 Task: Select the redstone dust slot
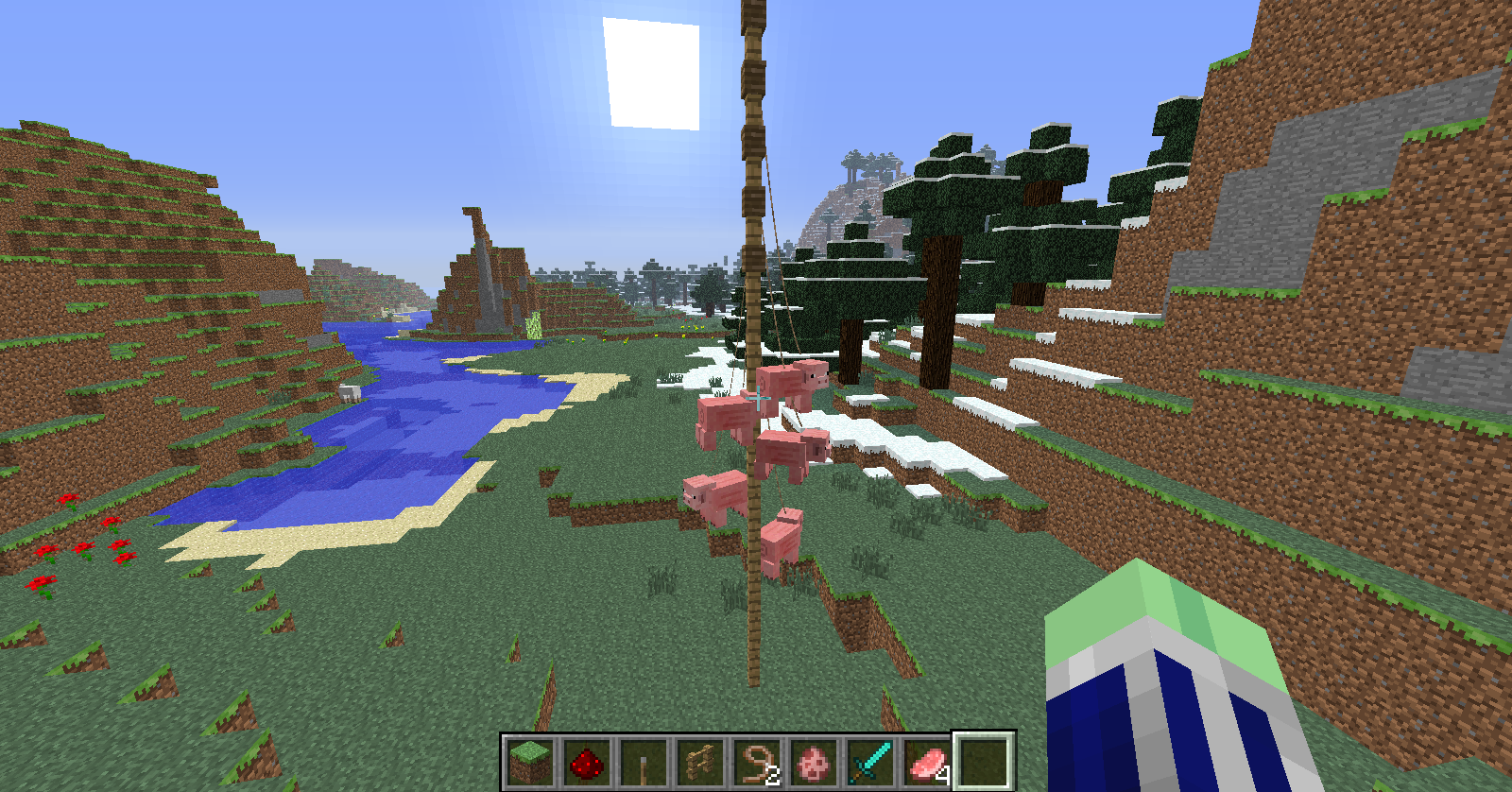586,762
